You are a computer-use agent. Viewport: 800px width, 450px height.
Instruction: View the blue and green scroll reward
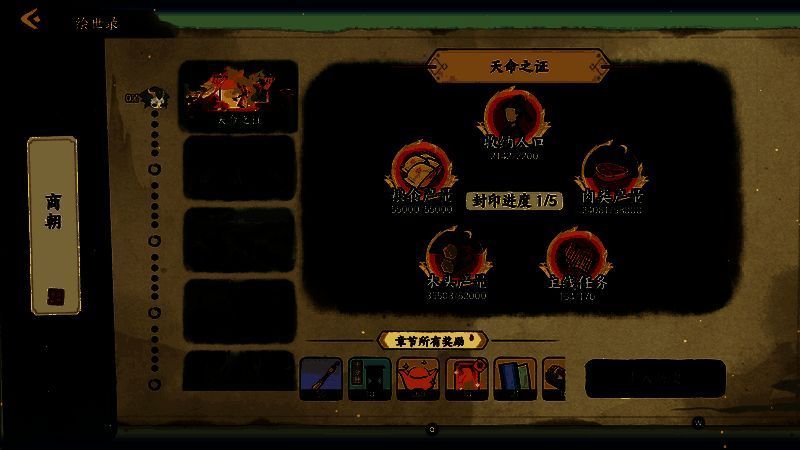515,379
